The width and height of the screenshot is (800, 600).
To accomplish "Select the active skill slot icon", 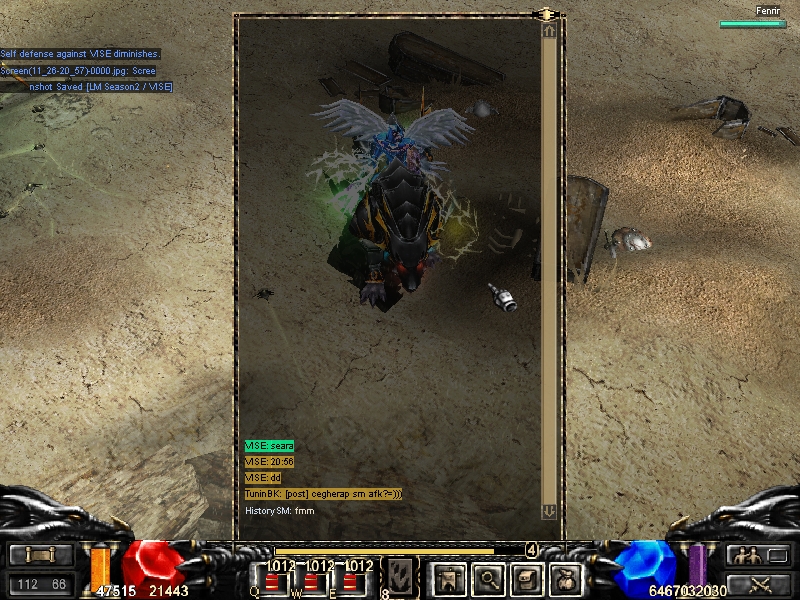I will [402, 576].
